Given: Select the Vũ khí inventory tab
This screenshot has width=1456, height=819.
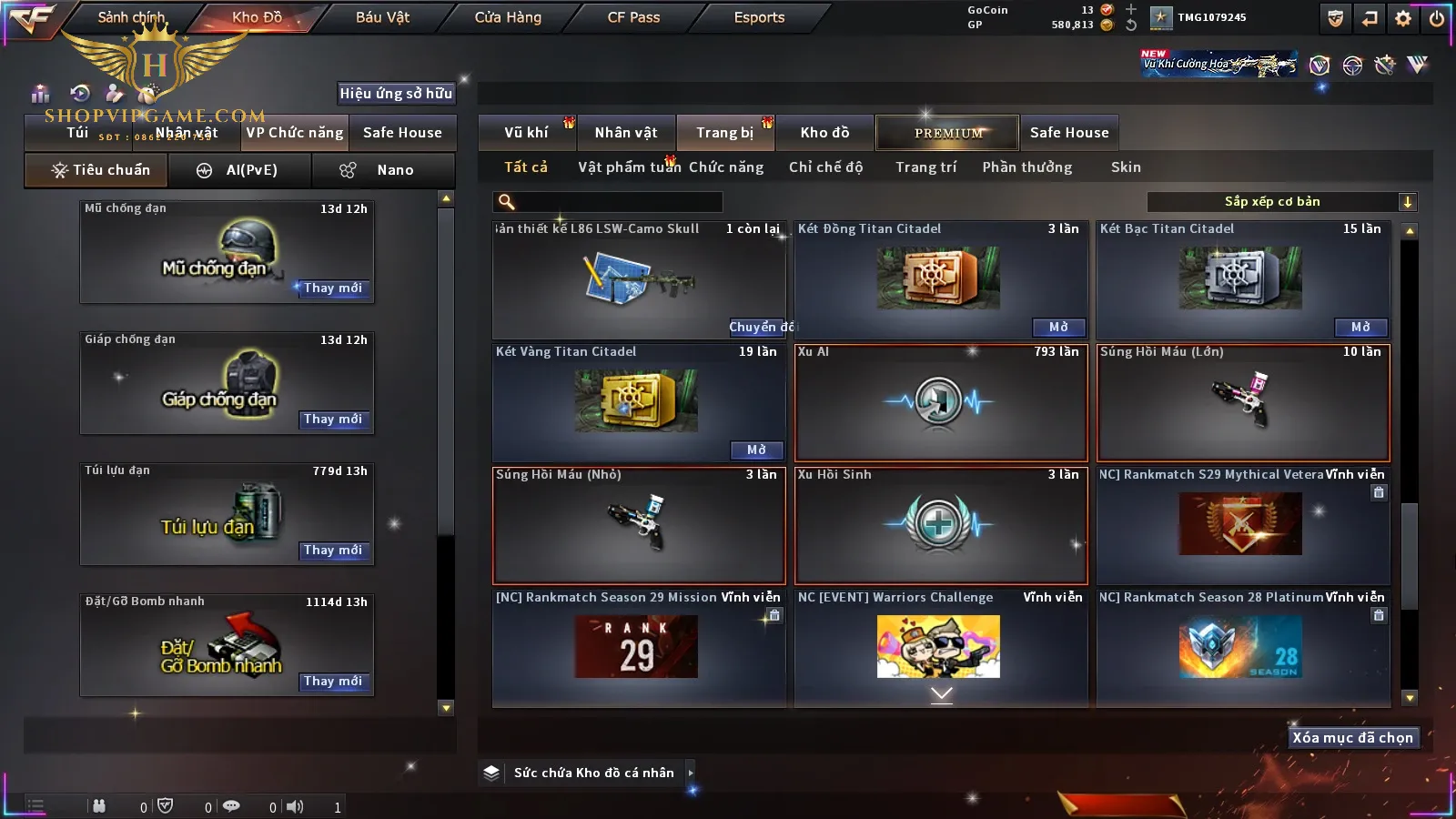Looking at the screenshot, I should pyautogui.click(x=526, y=133).
